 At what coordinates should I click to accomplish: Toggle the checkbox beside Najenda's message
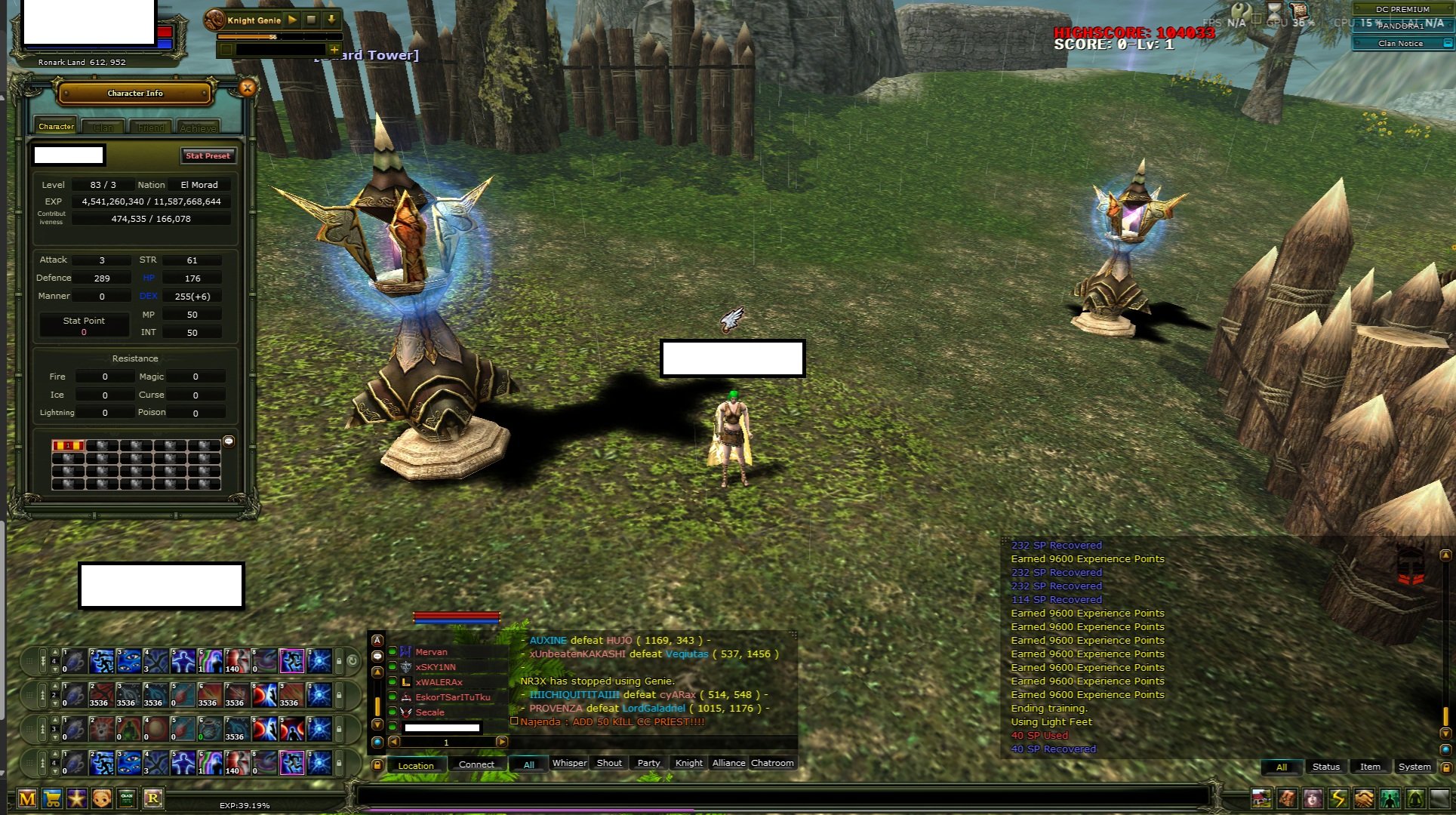515,722
